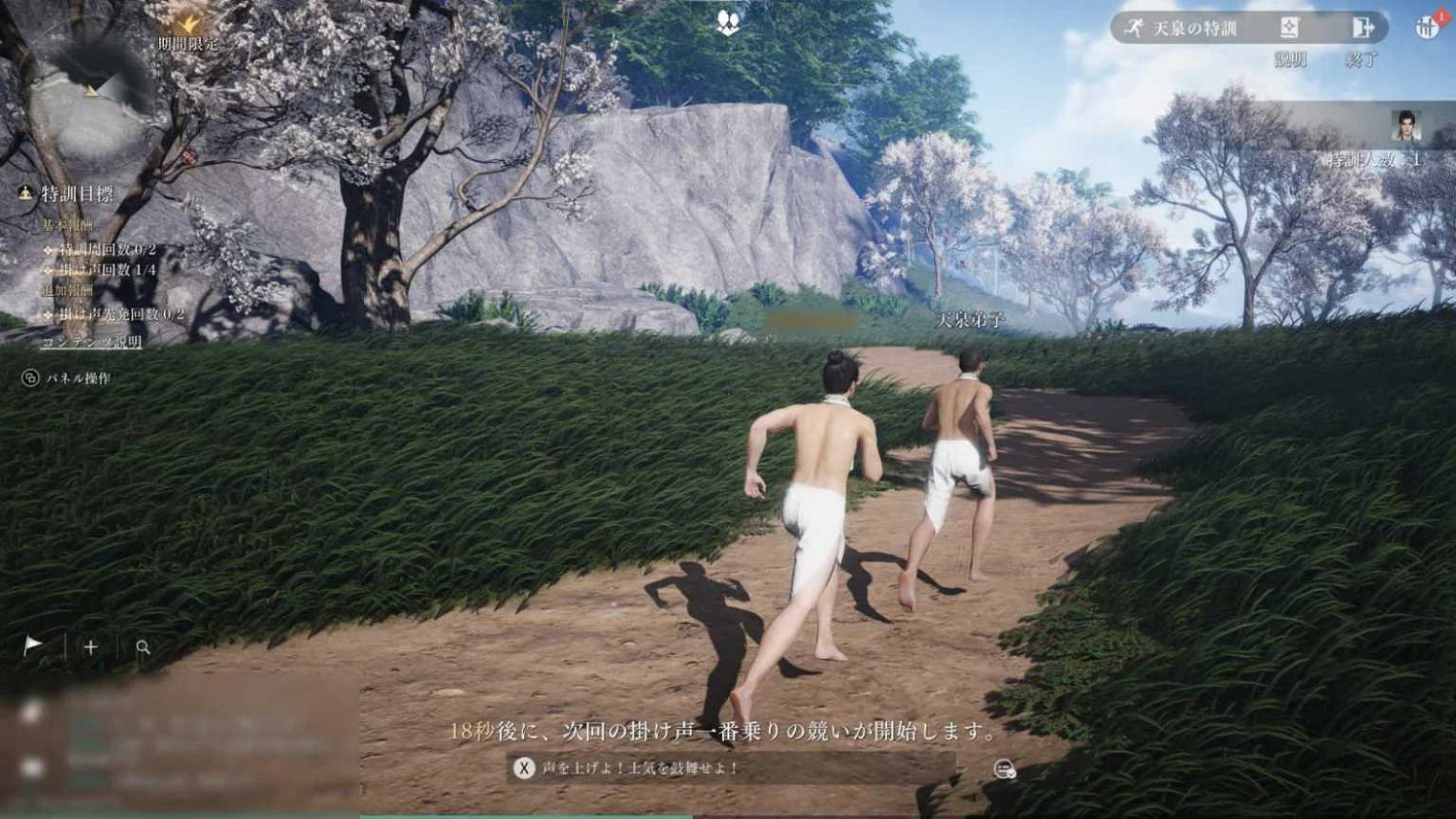Click the duo figures icon at top center
This screenshot has width=1456, height=819.
pos(727,19)
